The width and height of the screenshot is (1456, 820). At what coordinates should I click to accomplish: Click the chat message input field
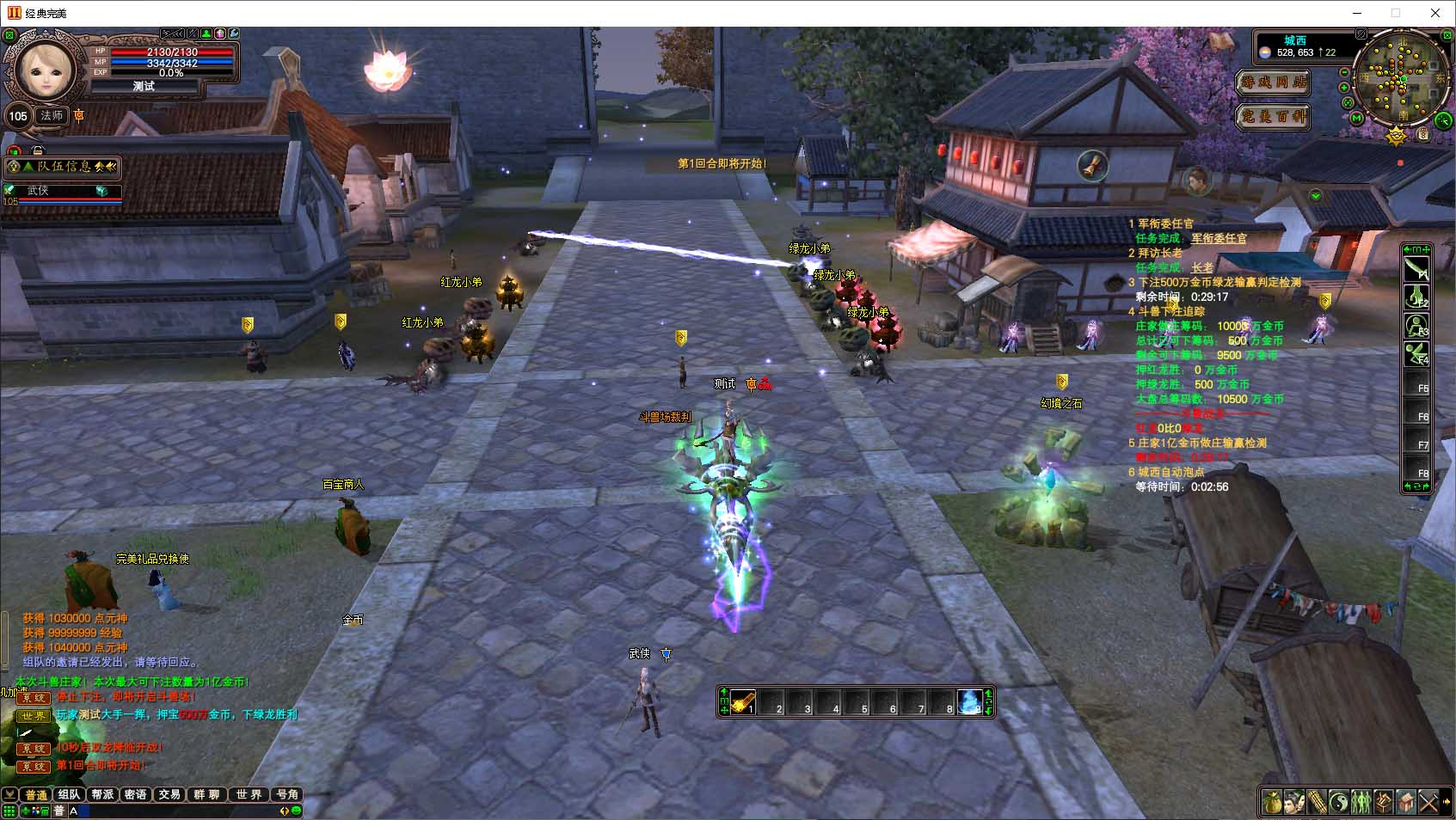click(172, 811)
